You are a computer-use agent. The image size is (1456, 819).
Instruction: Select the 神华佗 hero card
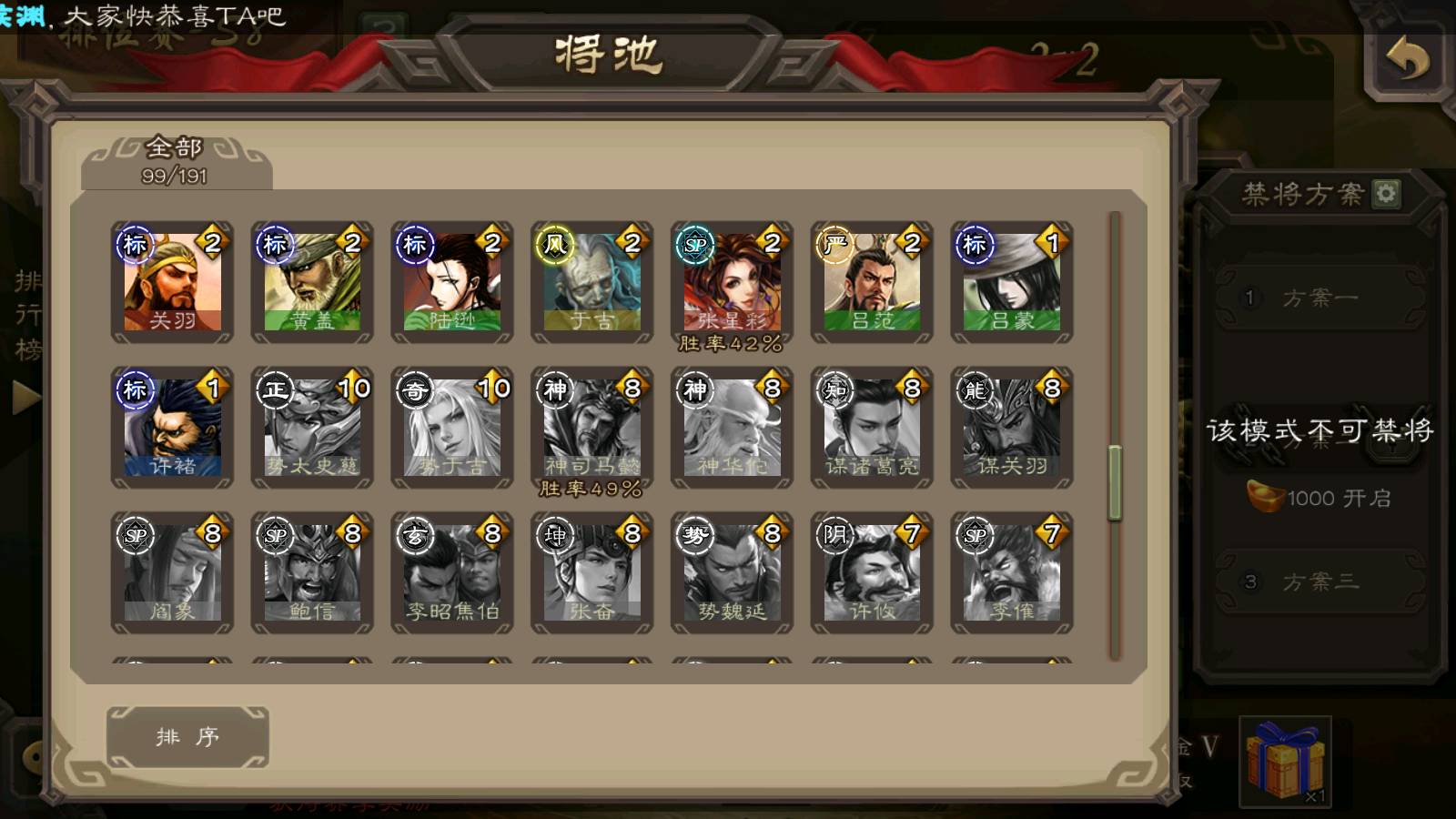pyautogui.click(x=732, y=429)
